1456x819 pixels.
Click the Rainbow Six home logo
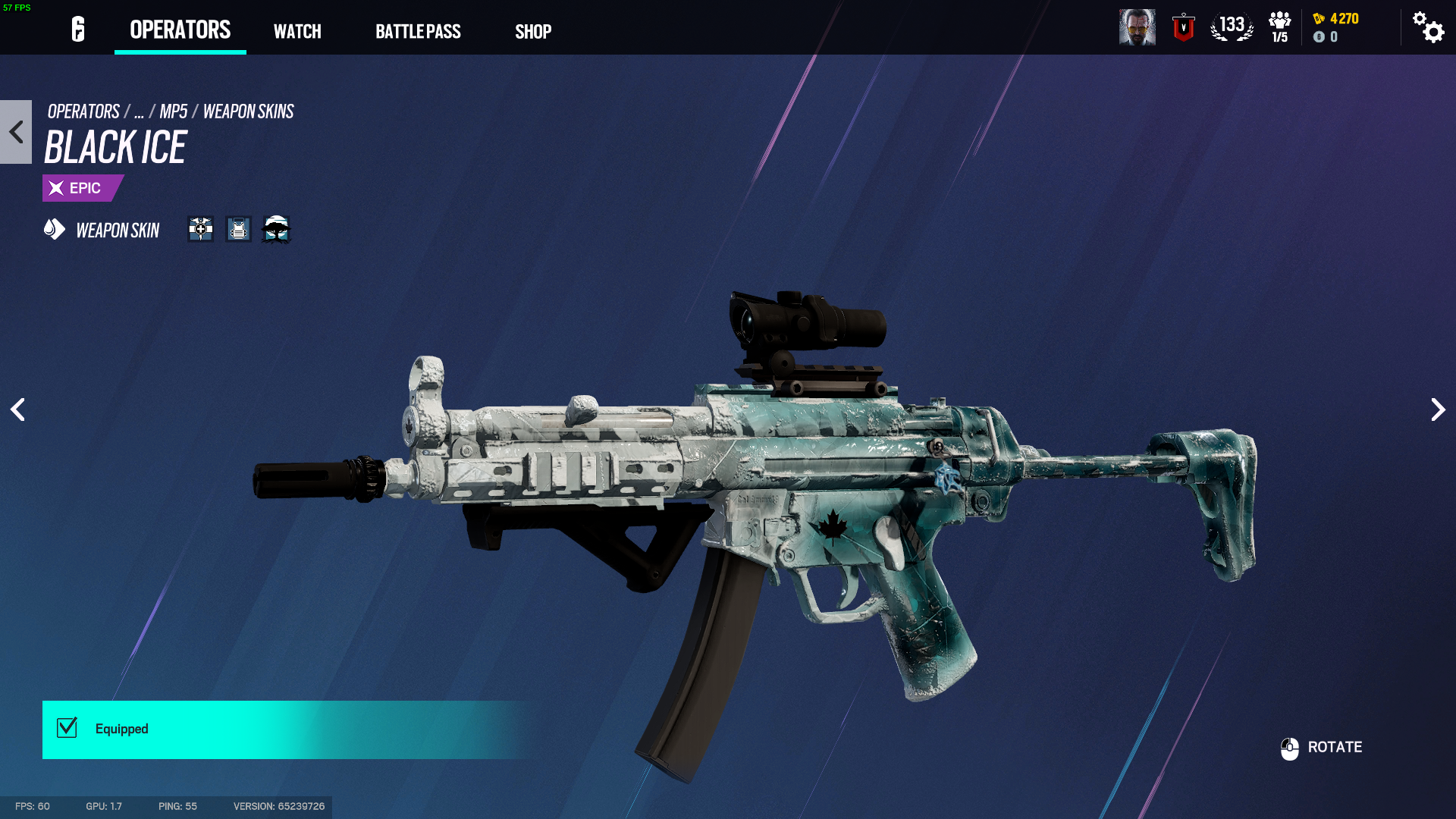click(x=77, y=30)
